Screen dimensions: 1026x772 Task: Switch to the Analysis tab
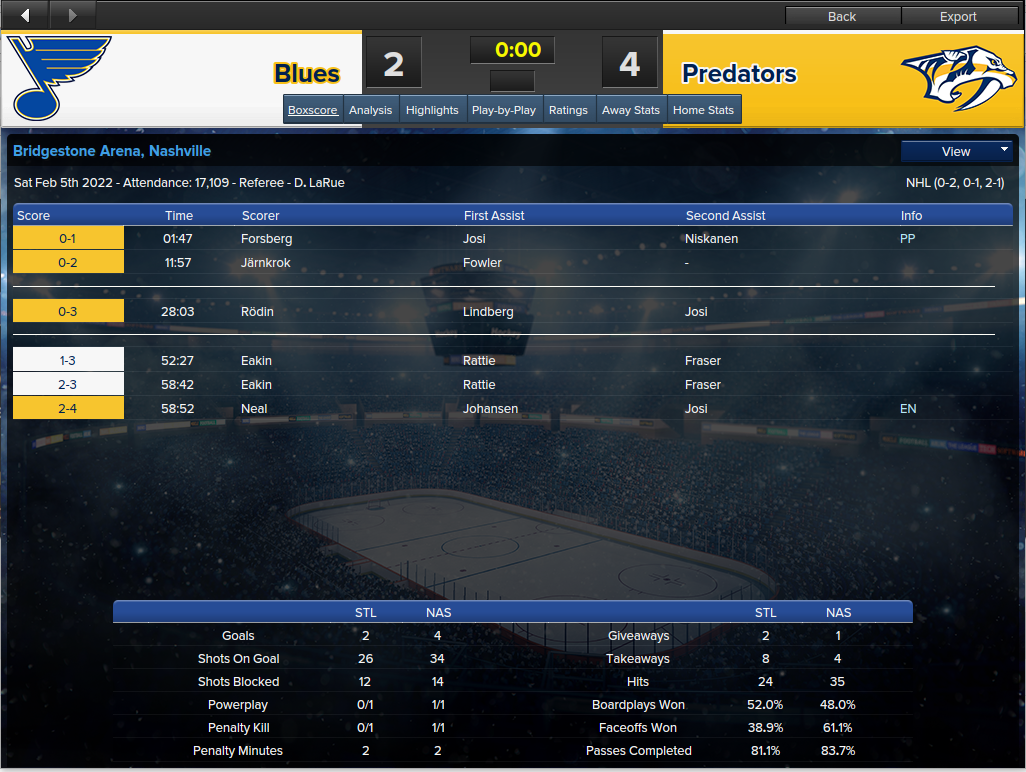coord(370,110)
